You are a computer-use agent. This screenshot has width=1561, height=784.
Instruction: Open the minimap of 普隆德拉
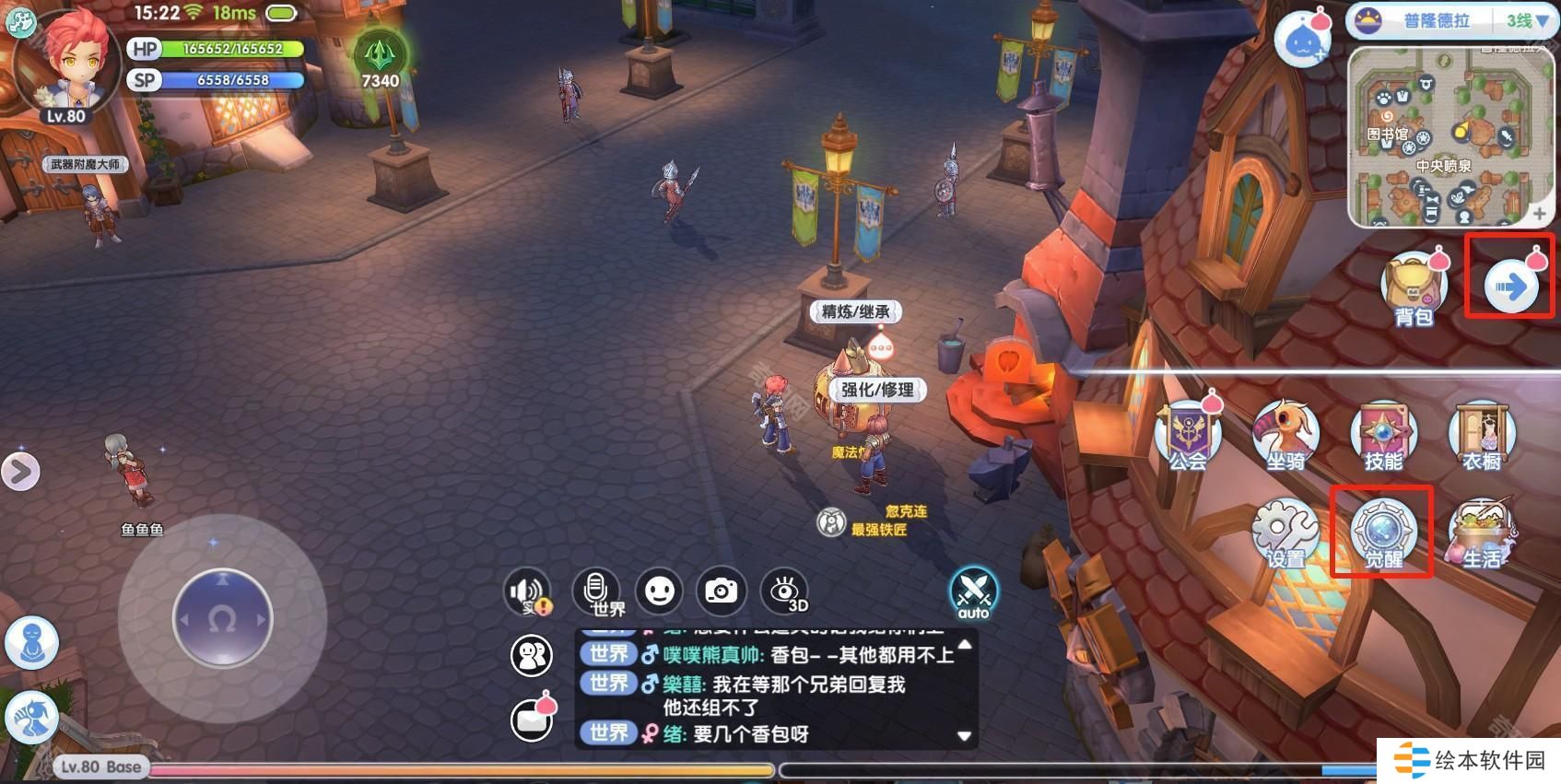[1443, 136]
